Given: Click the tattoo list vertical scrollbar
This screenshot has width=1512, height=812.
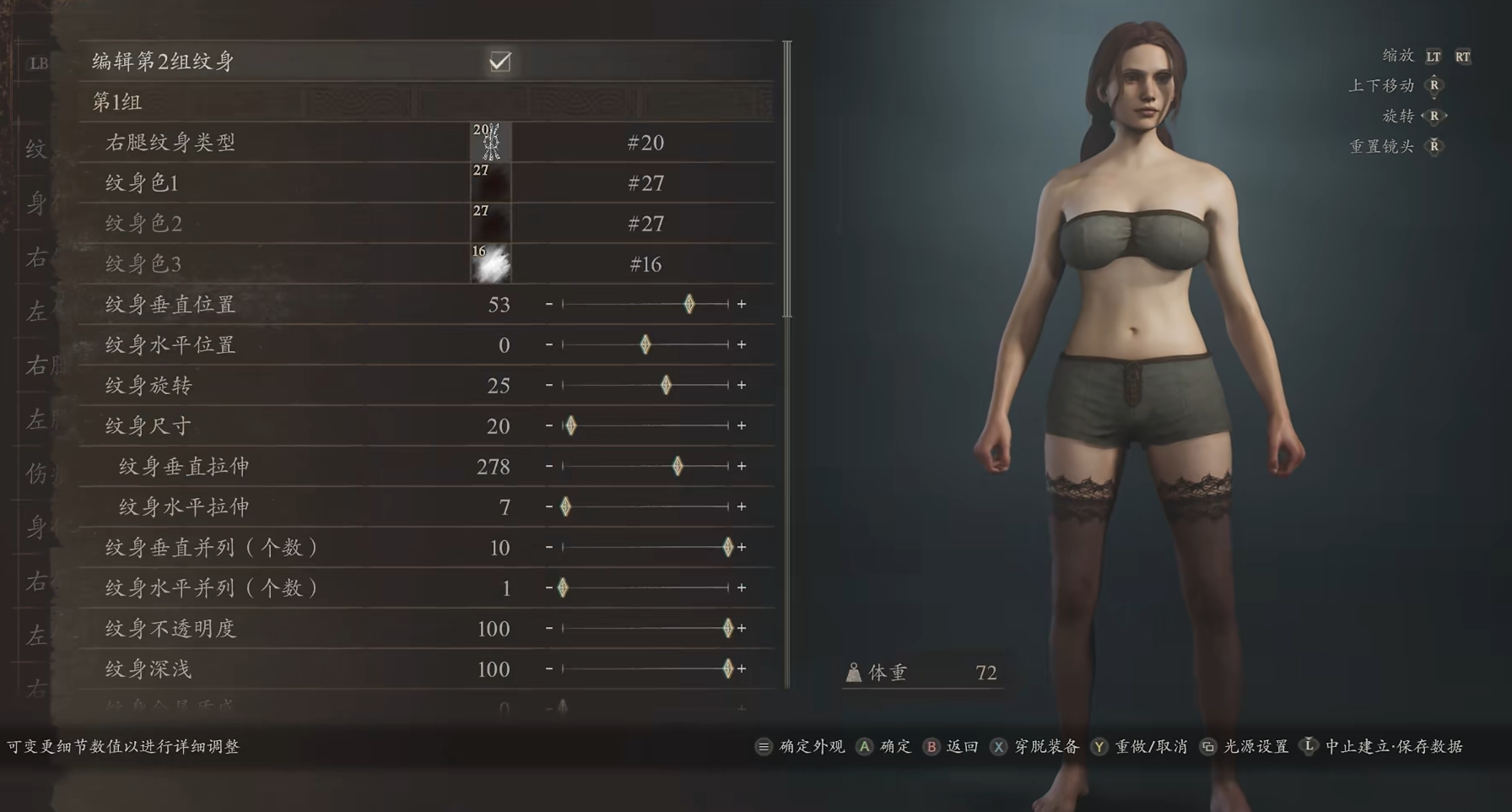Looking at the screenshot, I should [x=787, y=179].
